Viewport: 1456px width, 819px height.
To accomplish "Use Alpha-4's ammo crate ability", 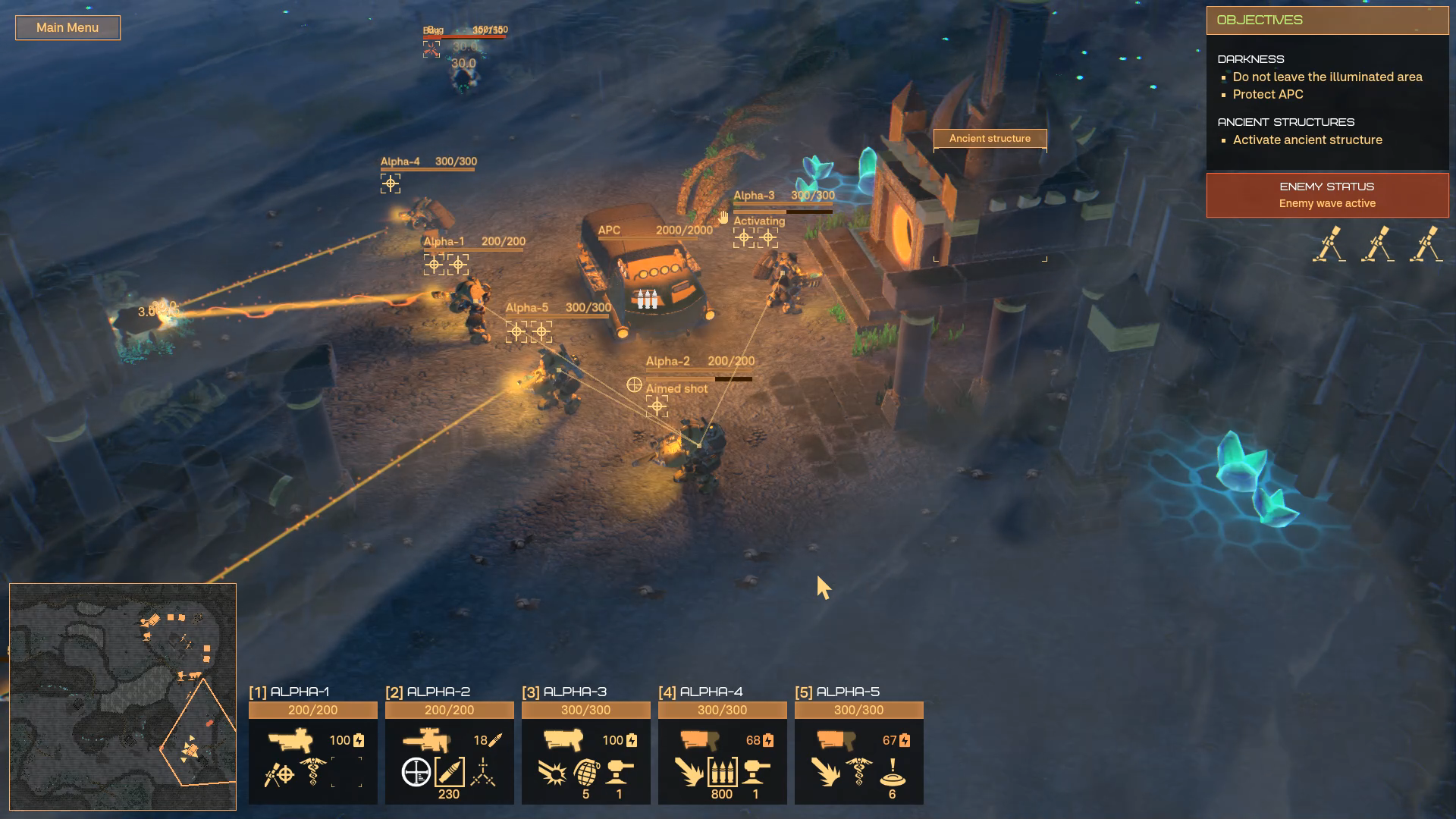I will click(722, 772).
